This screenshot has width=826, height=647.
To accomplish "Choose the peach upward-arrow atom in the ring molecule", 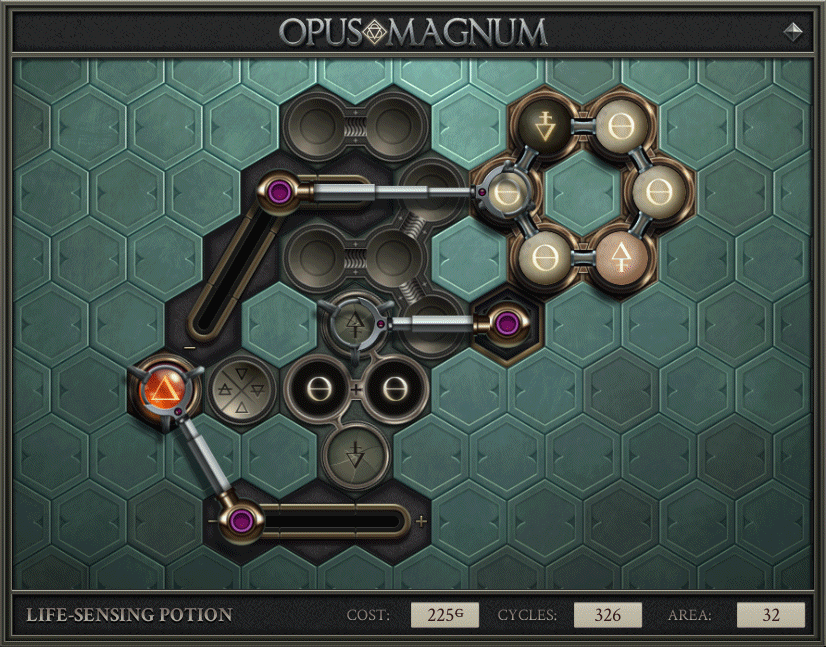I will [621, 256].
